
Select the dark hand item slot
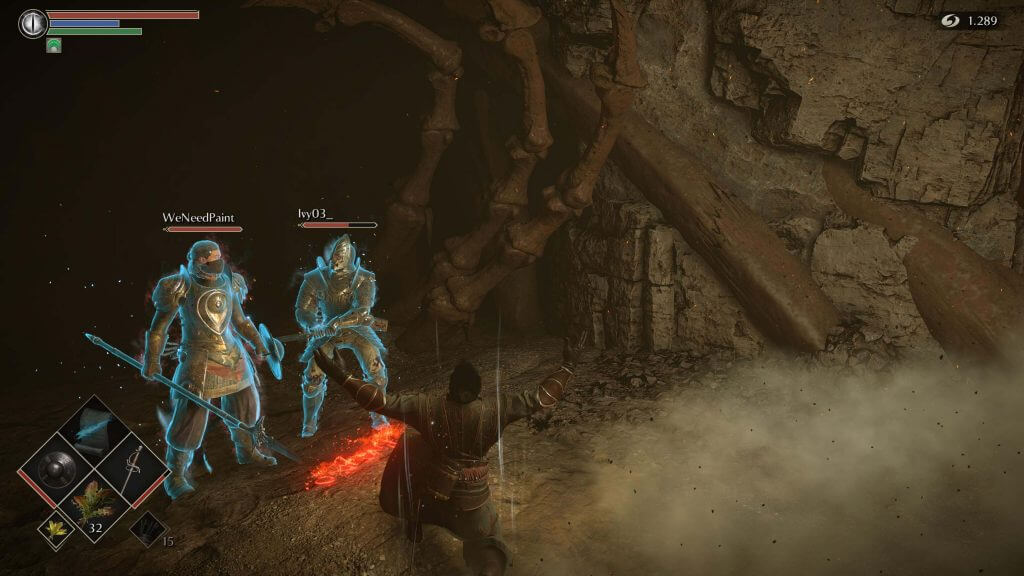click(x=147, y=528)
